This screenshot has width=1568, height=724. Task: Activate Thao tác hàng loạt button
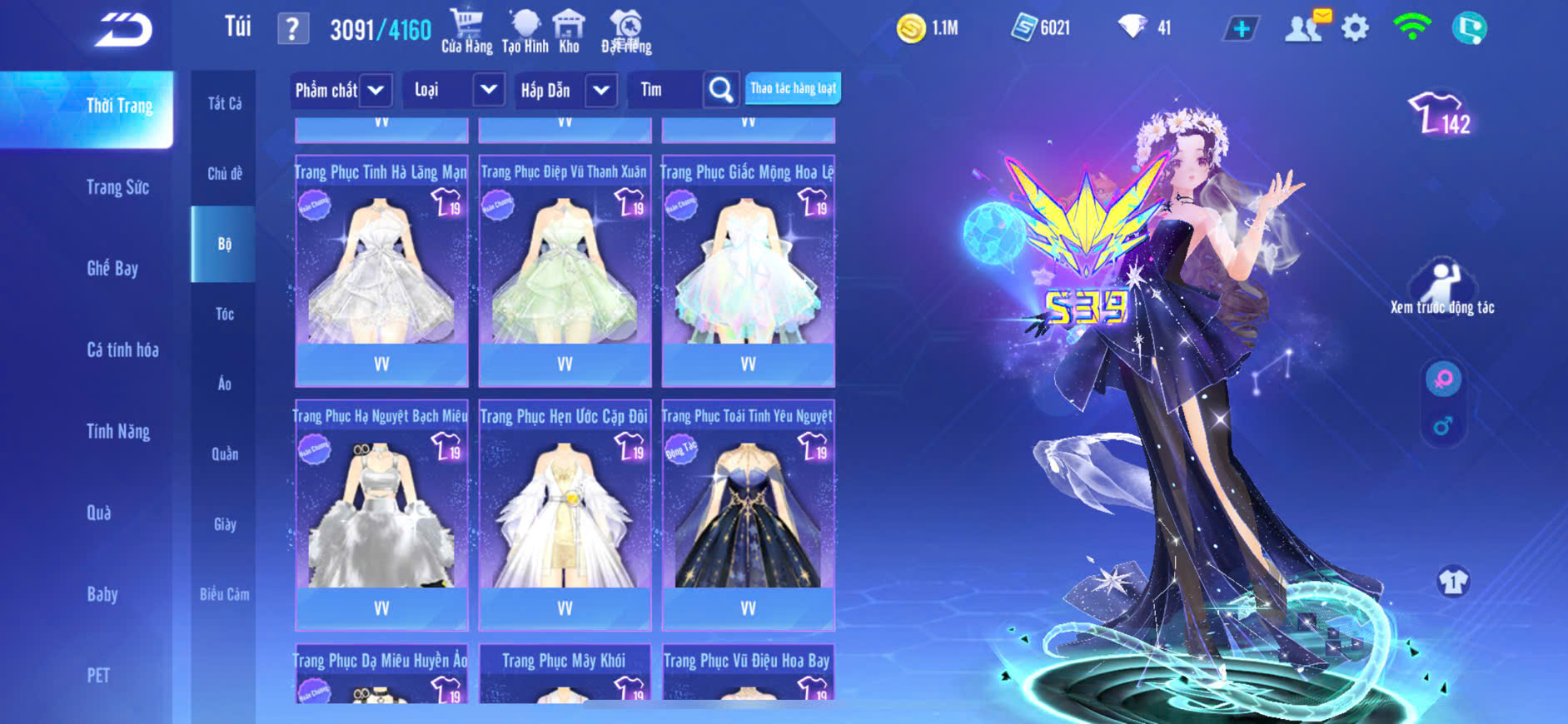click(x=793, y=88)
